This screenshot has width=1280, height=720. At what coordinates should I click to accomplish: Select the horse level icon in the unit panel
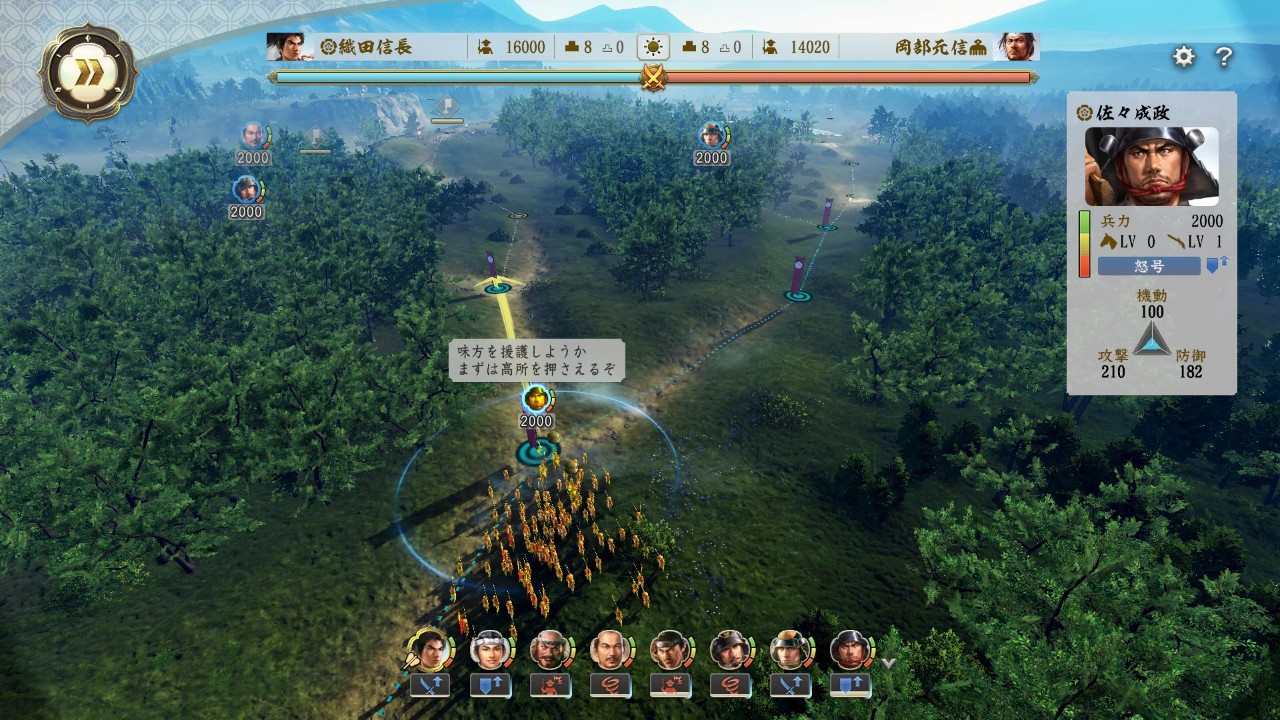click(x=1110, y=241)
